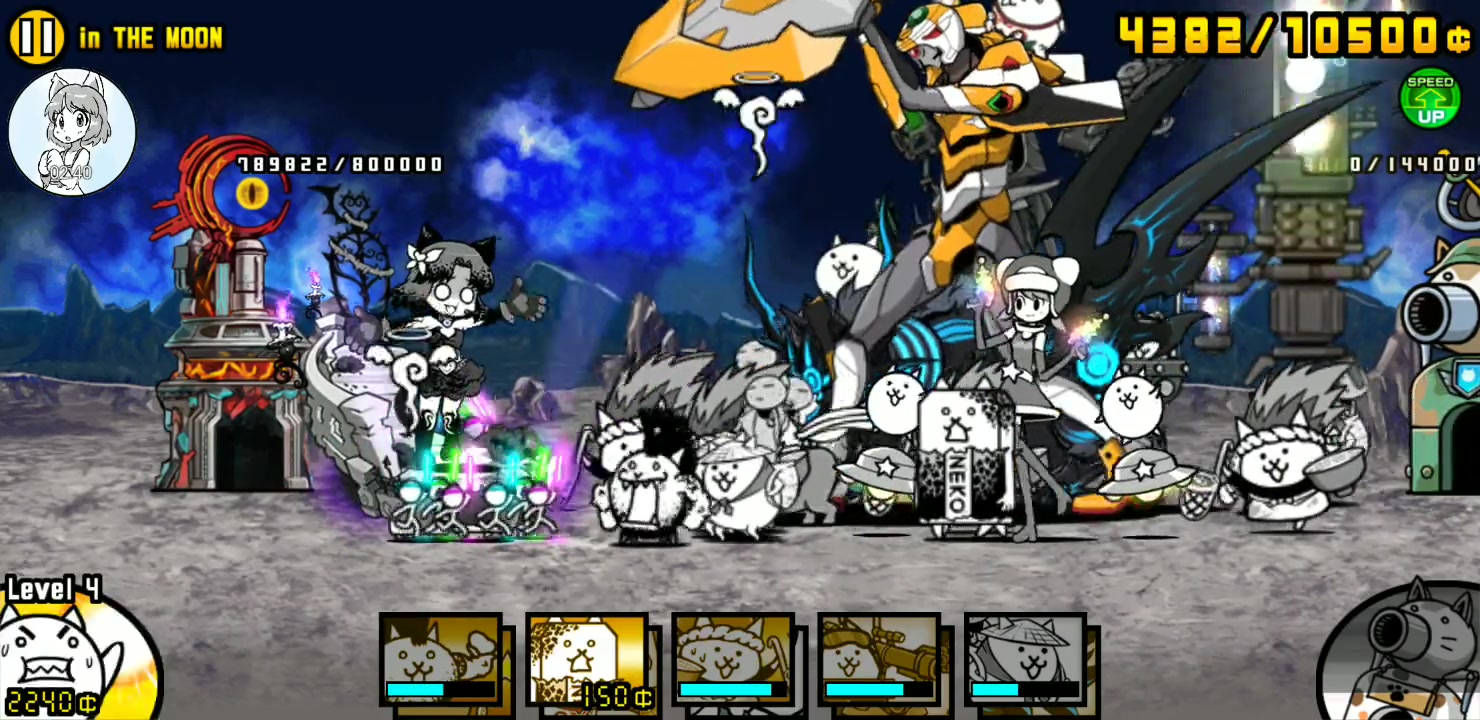
Task: Tap the anime girl portrait icon
Action: pyautogui.click(x=72, y=131)
